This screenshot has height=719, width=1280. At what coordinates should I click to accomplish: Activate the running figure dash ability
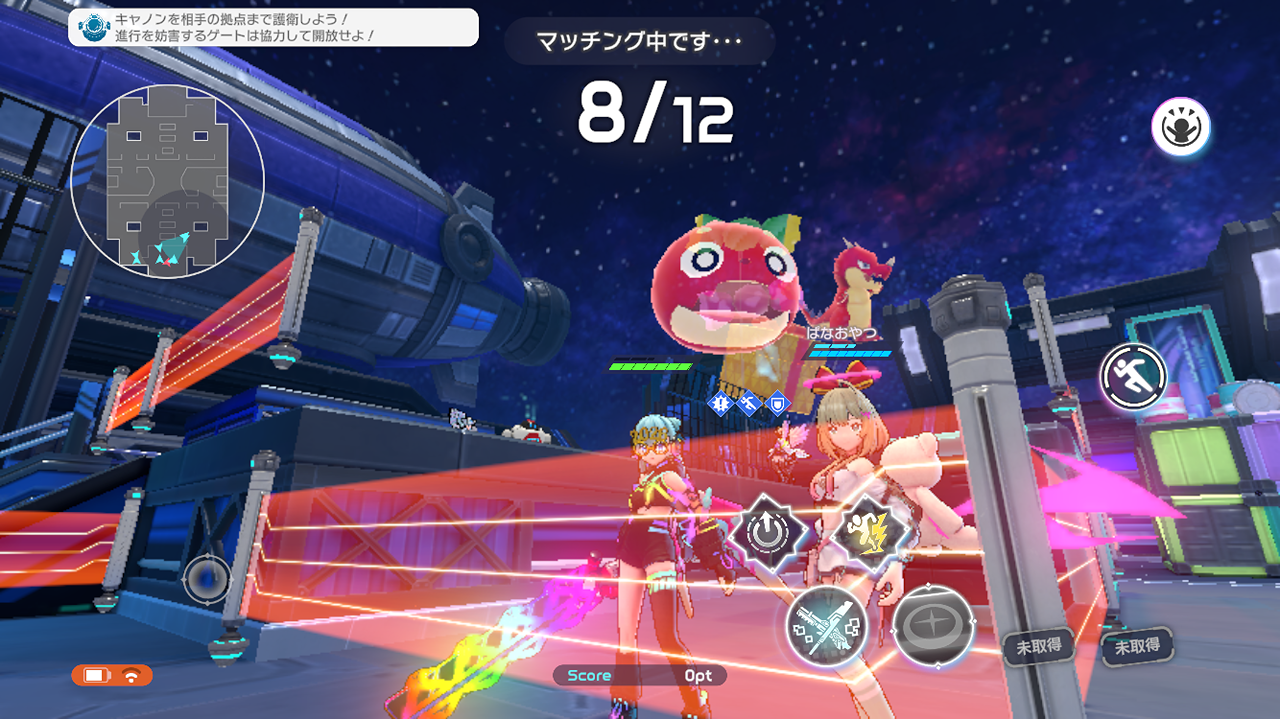point(1134,376)
